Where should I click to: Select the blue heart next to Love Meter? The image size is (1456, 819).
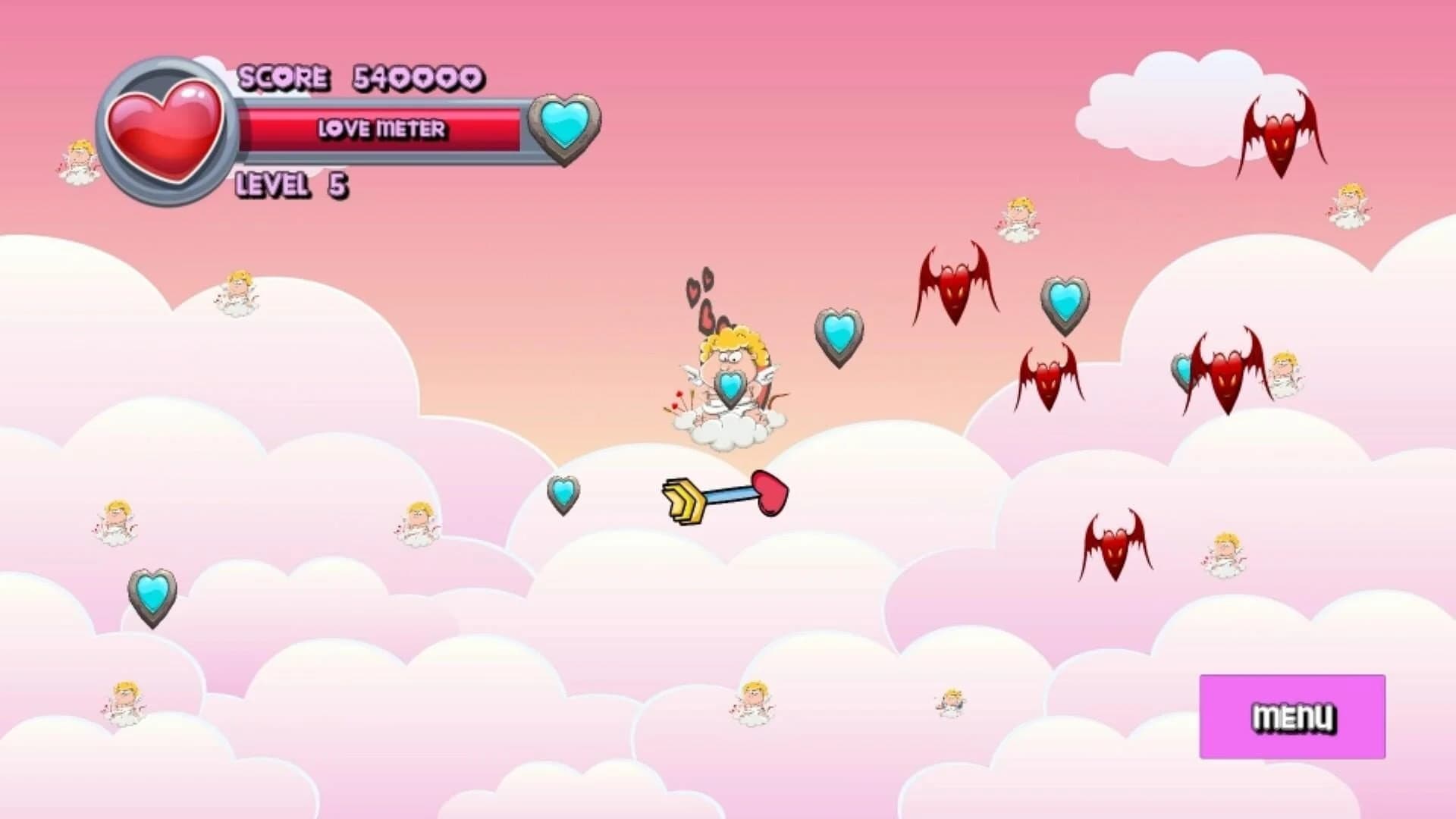(x=566, y=129)
